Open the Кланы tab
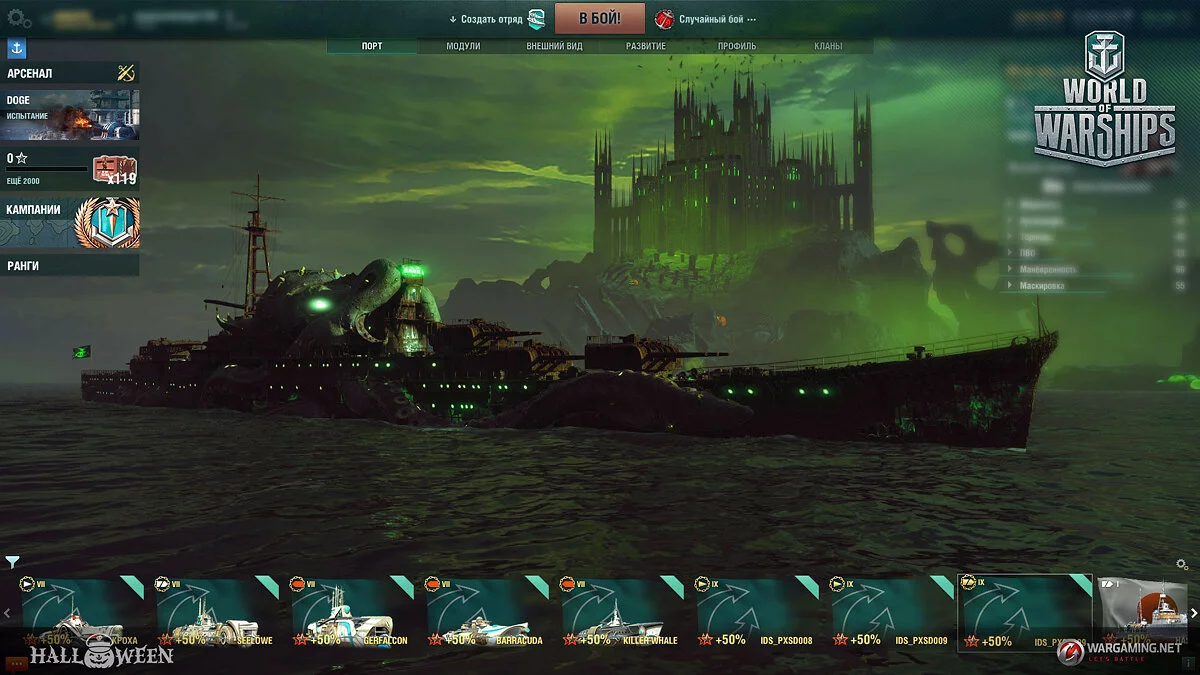Viewport: 1200px width, 675px height. pyautogui.click(x=828, y=46)
